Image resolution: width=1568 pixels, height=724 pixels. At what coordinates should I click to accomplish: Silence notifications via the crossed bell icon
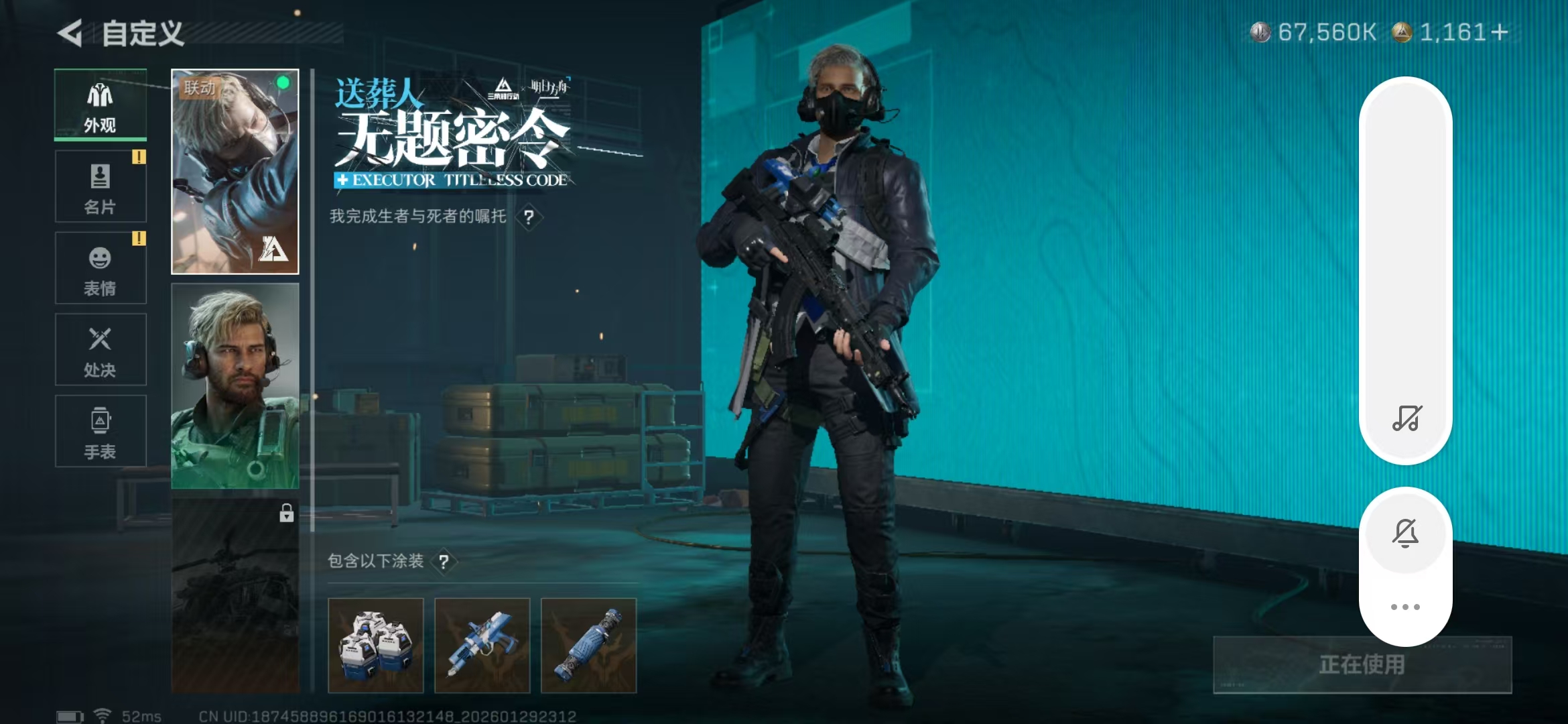click(x=1405, y=533)
